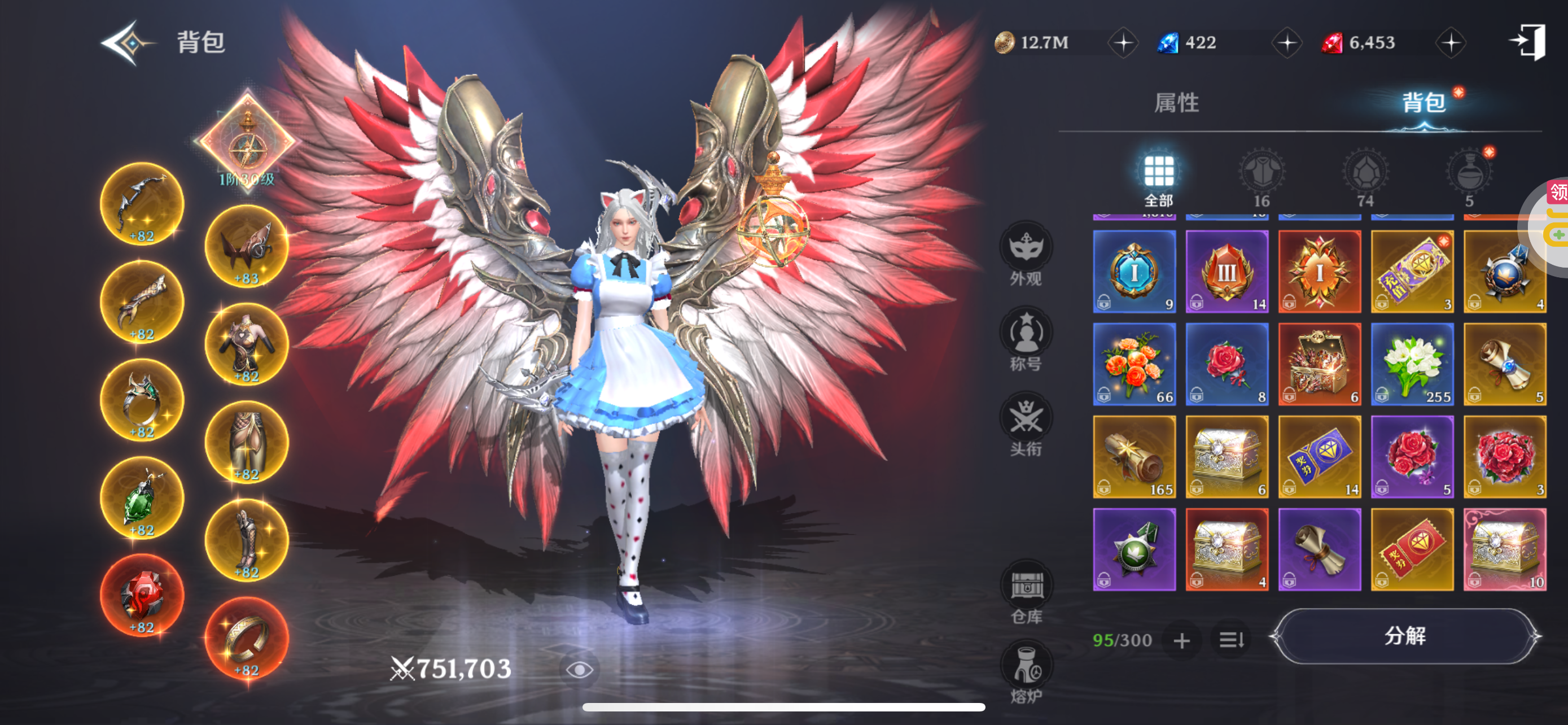Go back using the arrow beside 背包
Image resolution: width=1568 pixels, height=725 pixels.
(126, 42)
